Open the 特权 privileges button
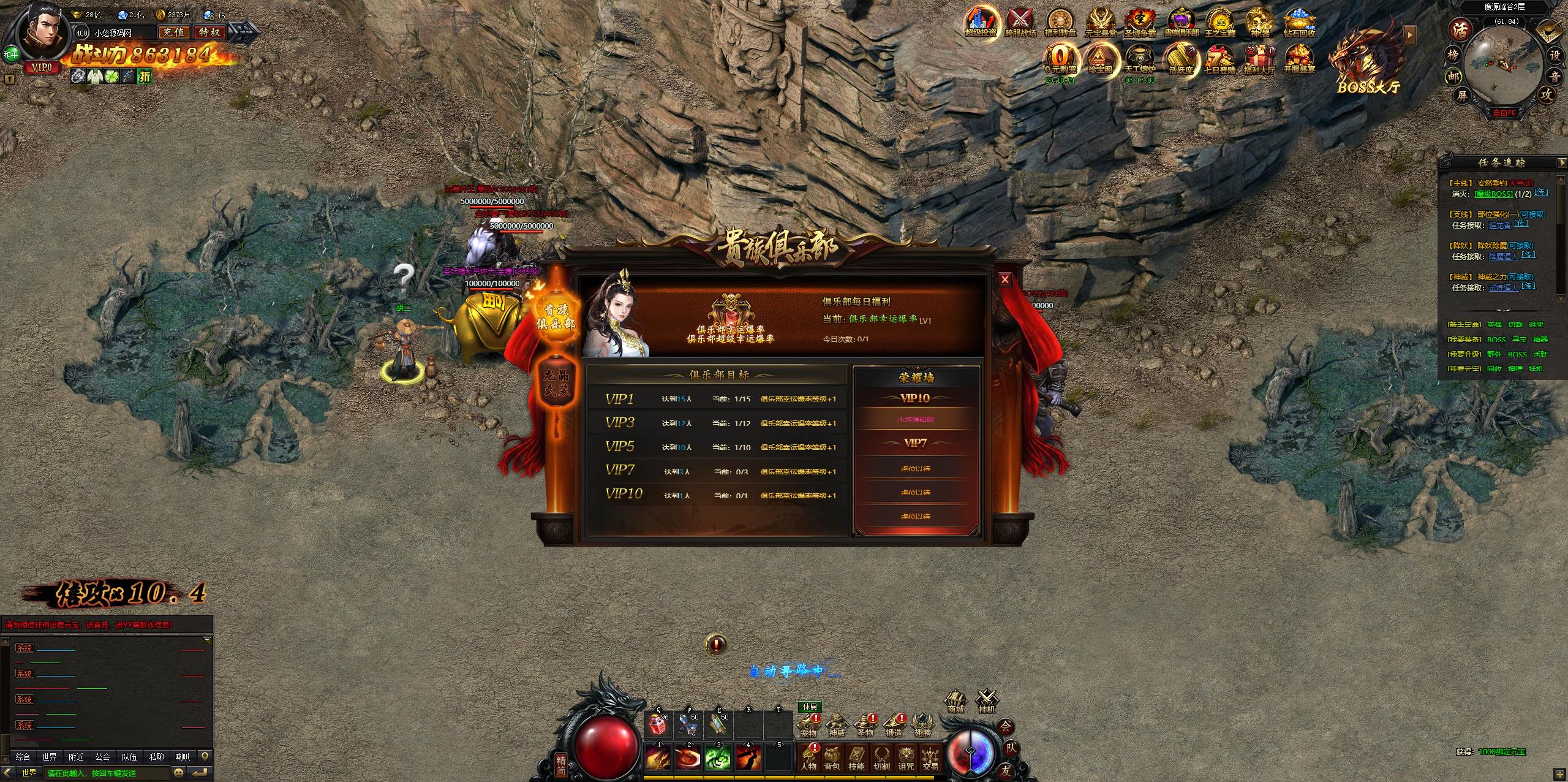The width and height of the screenshot is (1568, 782). pyautogui.click(x=210, y=32)
